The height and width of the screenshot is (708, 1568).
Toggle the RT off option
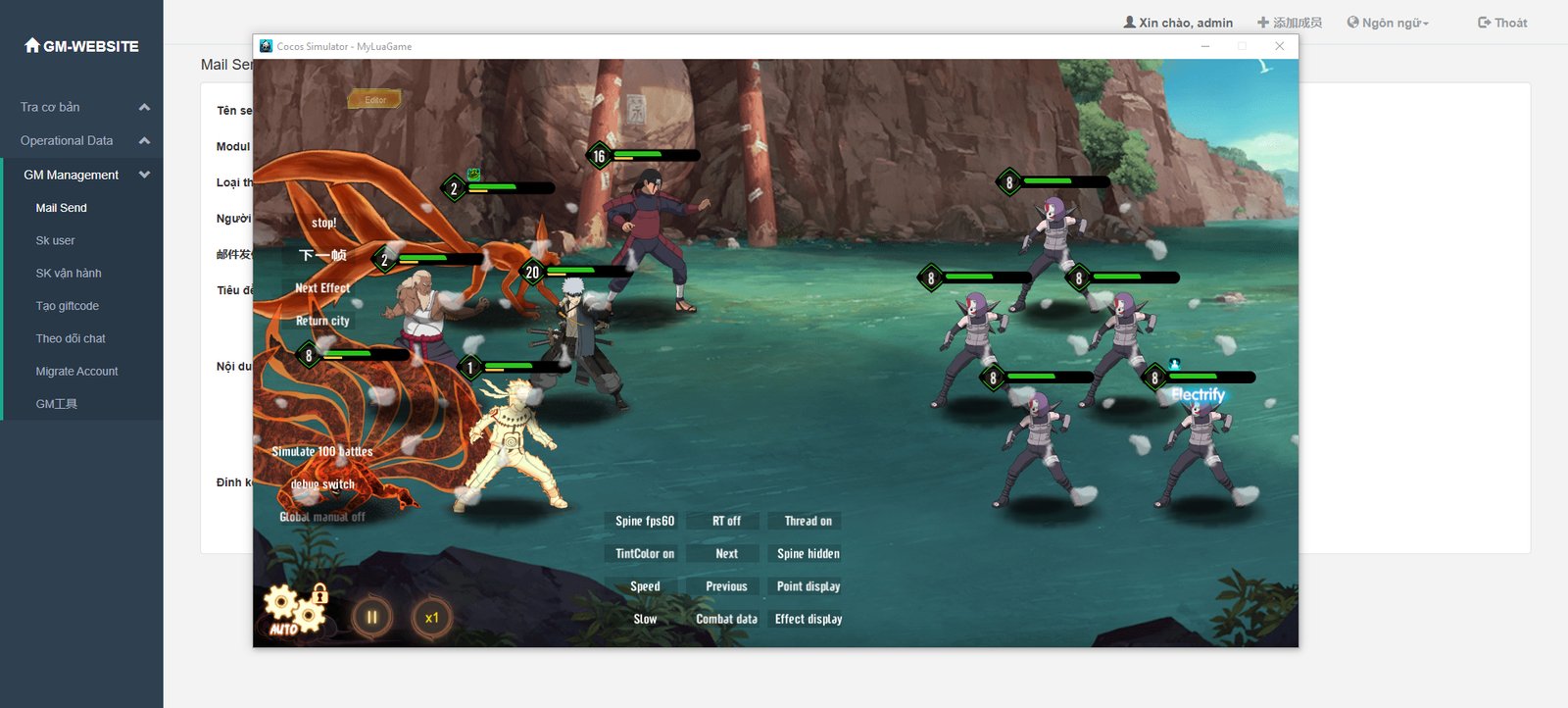click(726, 521)
